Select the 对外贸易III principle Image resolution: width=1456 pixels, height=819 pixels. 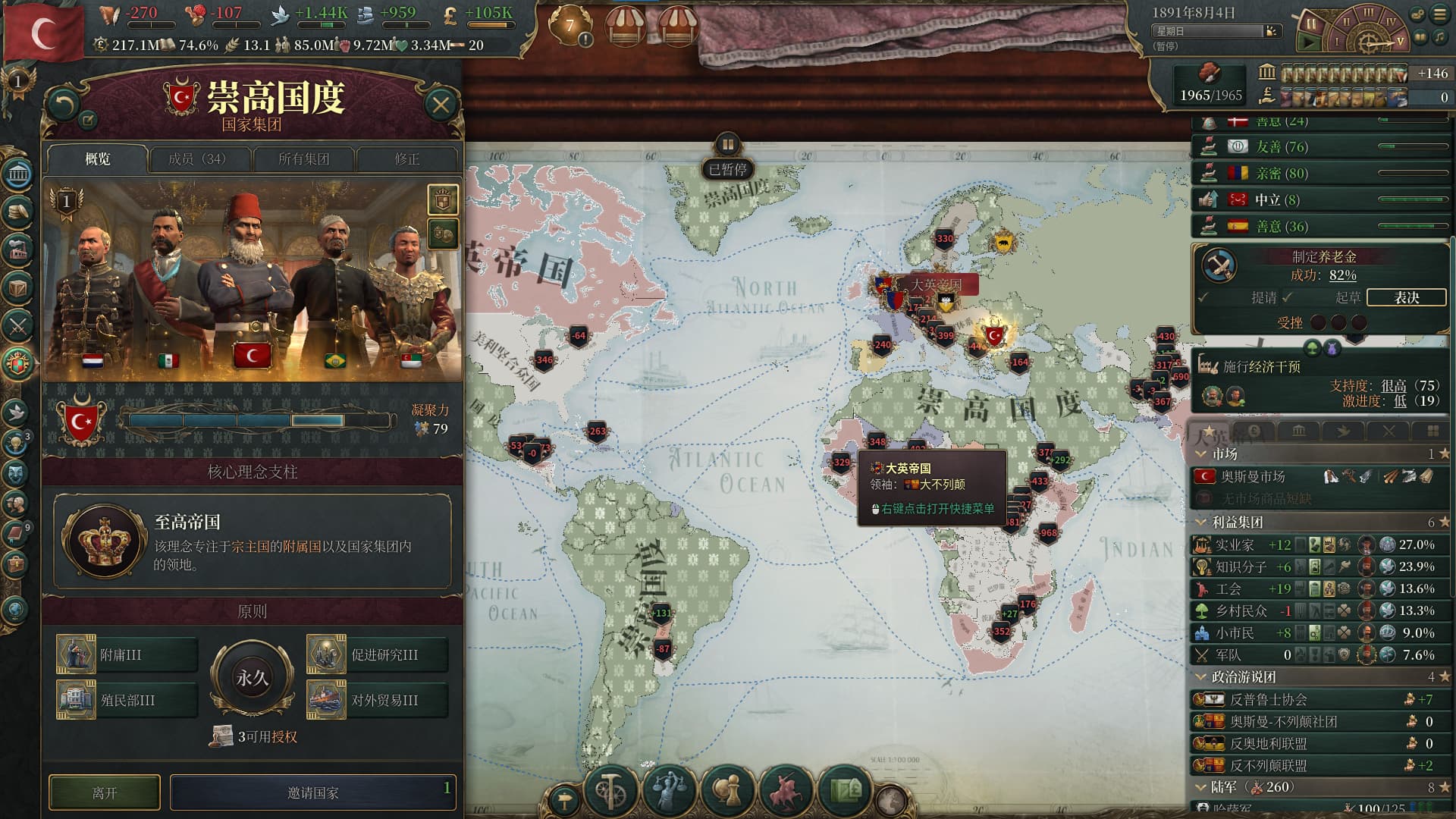[x=377, y=700]
